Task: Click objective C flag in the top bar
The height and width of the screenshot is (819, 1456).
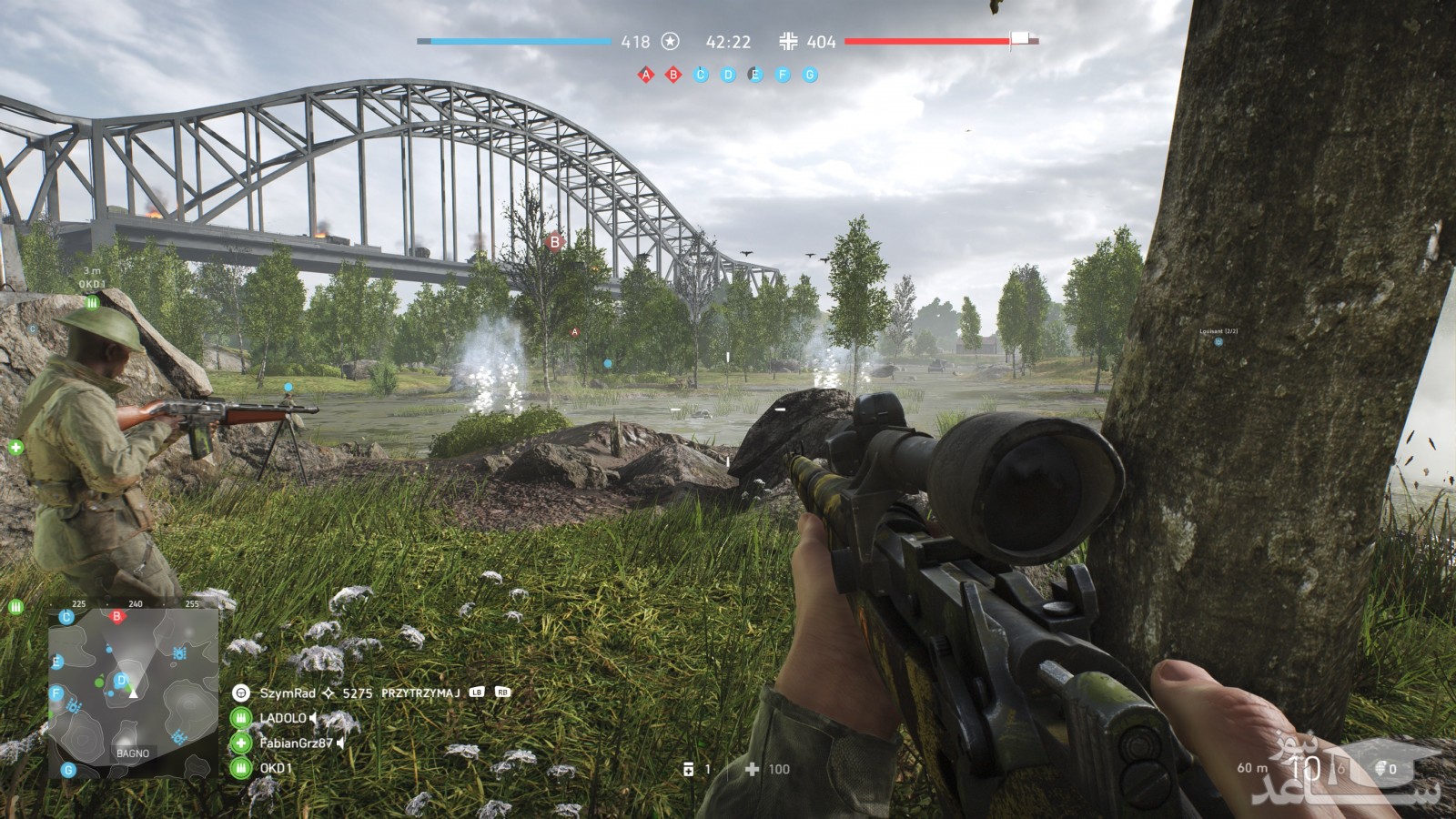Action: pyautogui.click(x=701, y=76)
